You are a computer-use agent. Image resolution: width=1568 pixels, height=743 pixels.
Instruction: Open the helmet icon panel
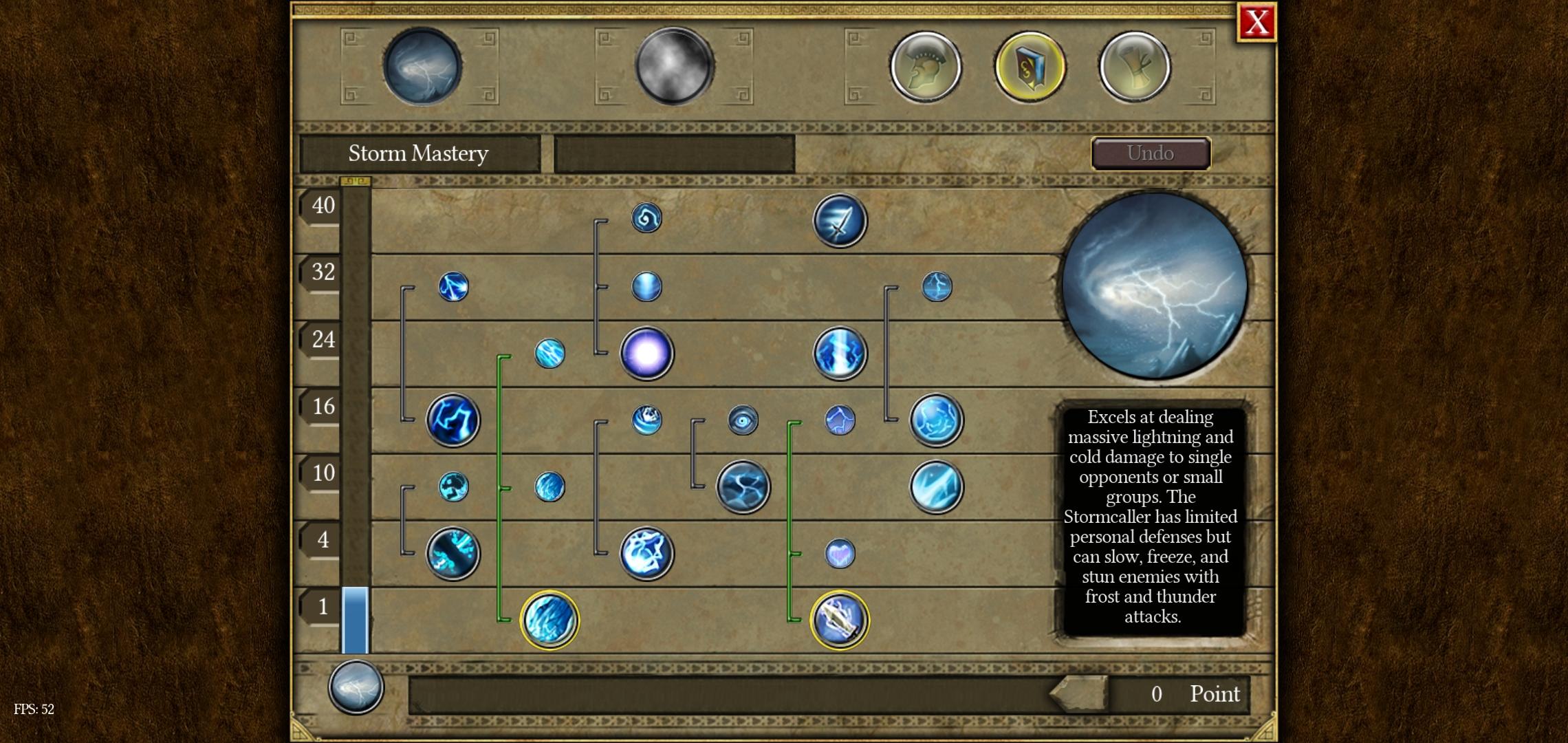click(x=926, y=67)
